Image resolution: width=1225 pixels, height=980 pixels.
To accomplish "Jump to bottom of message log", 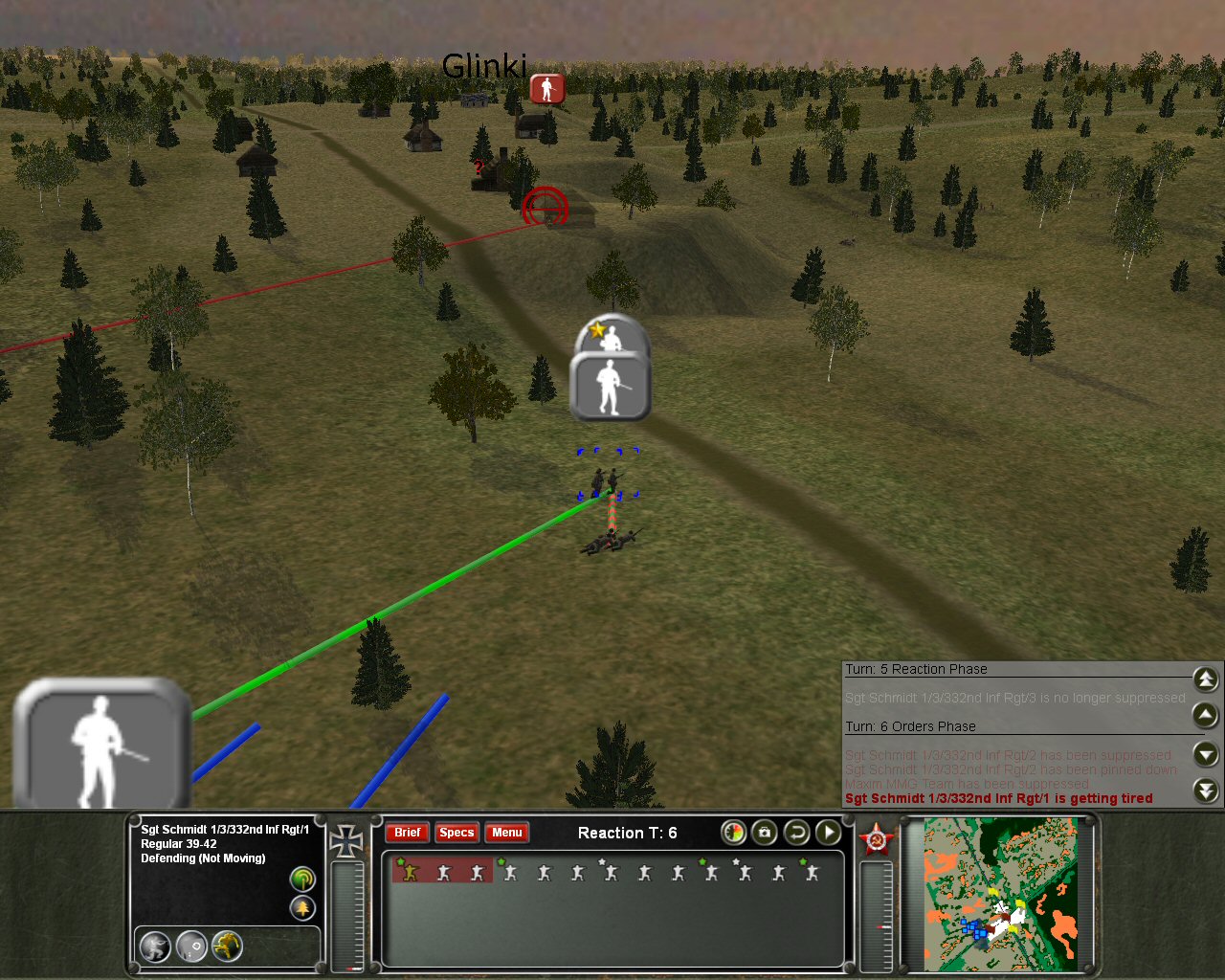I will point(1206,791).
